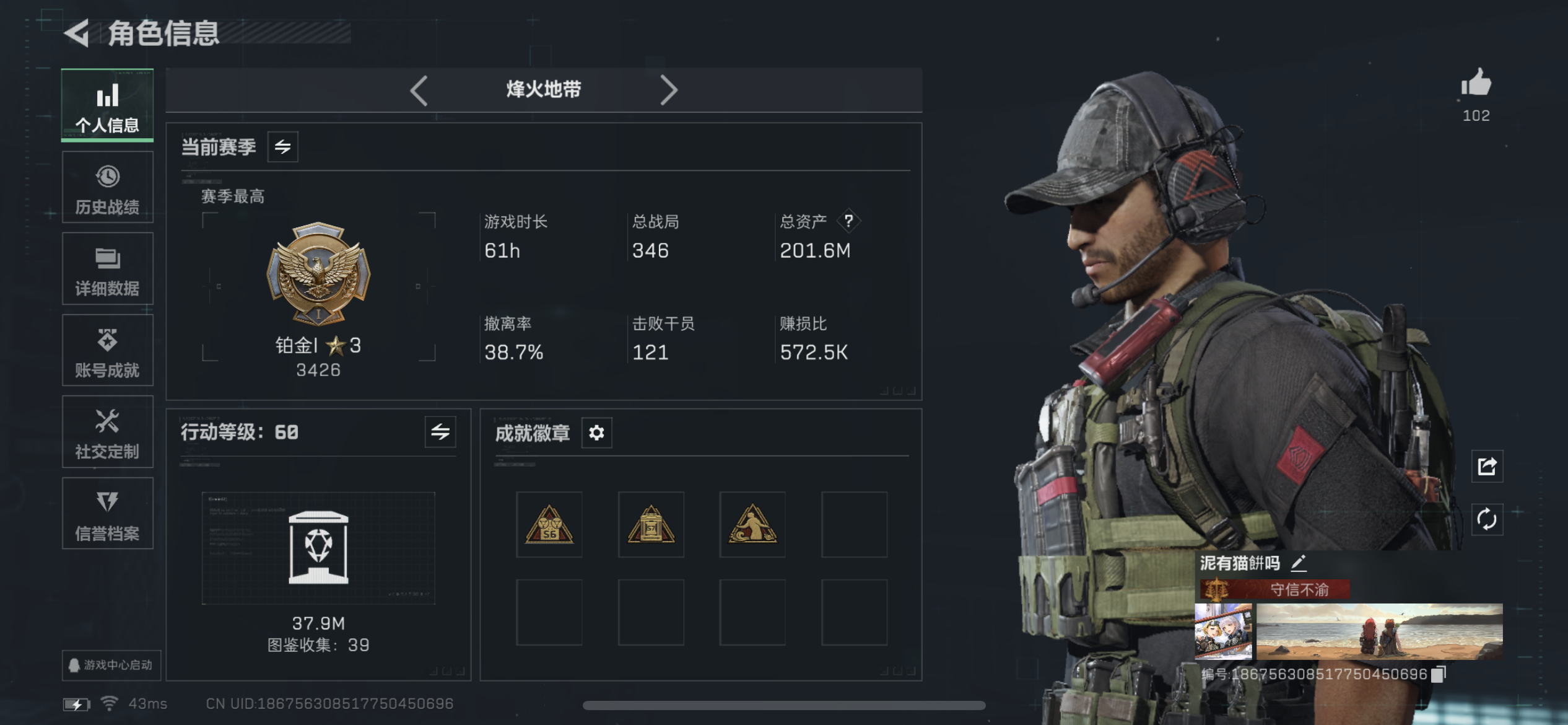Switch season view with 当前赛季 swap icon

coord(282,147)
